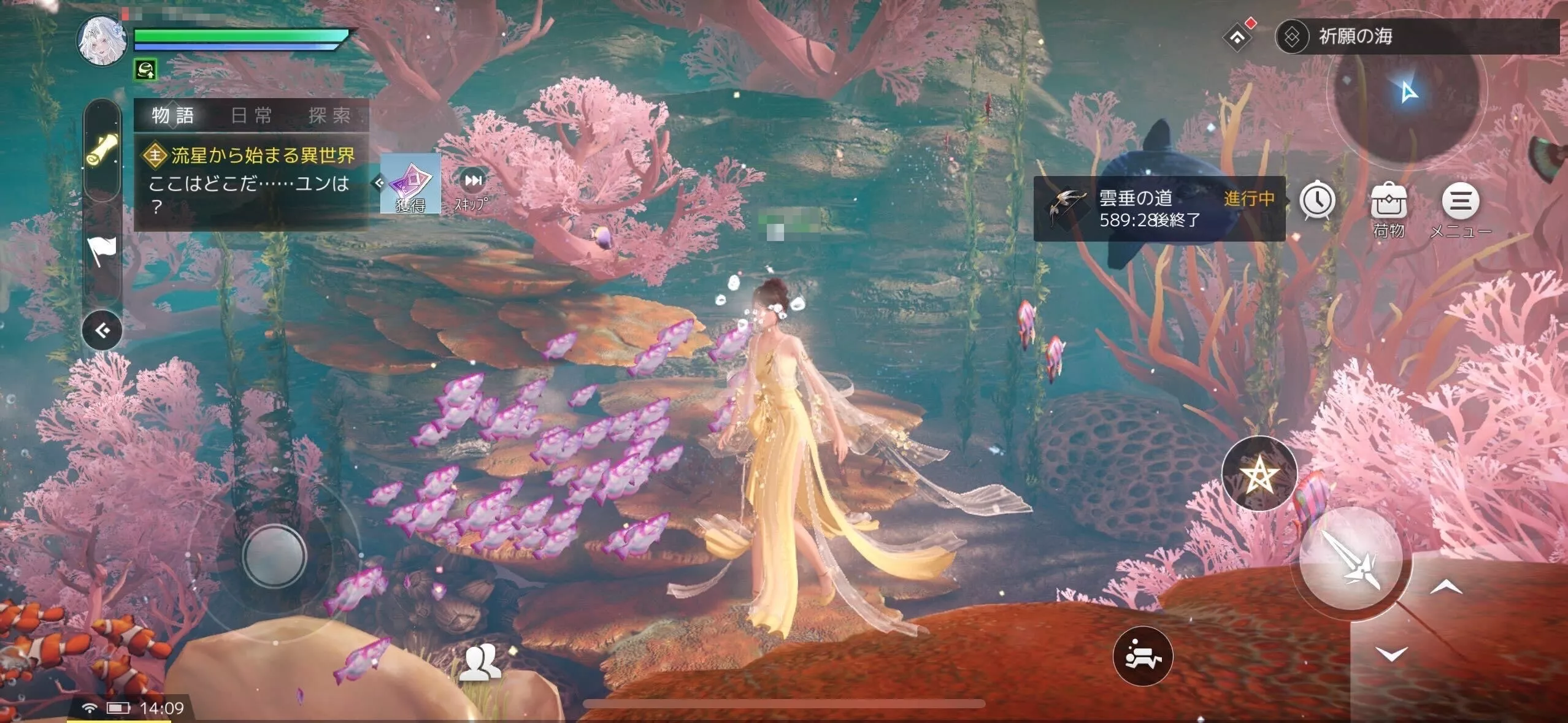The width and height of the screenshot is (1568, 723).
Task: Claim the 獲得 reward card
Action: point(410,183)
